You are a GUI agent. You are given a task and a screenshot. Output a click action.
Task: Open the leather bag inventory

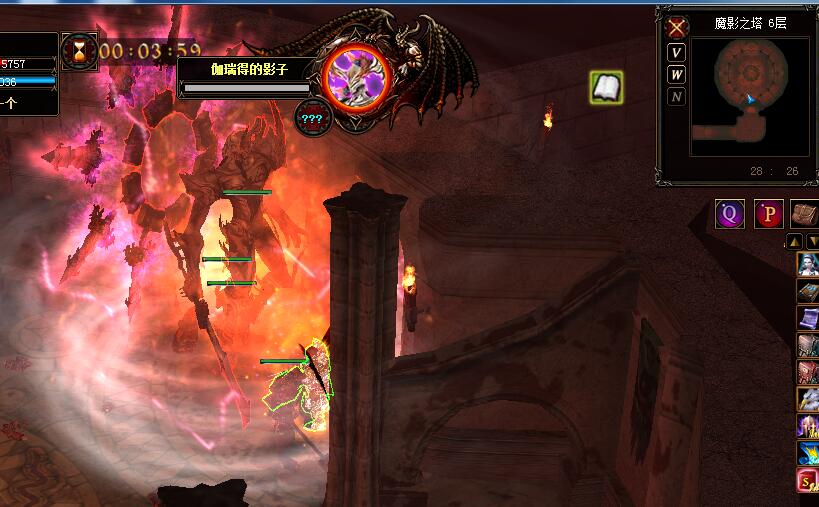(x=805, y=214)
